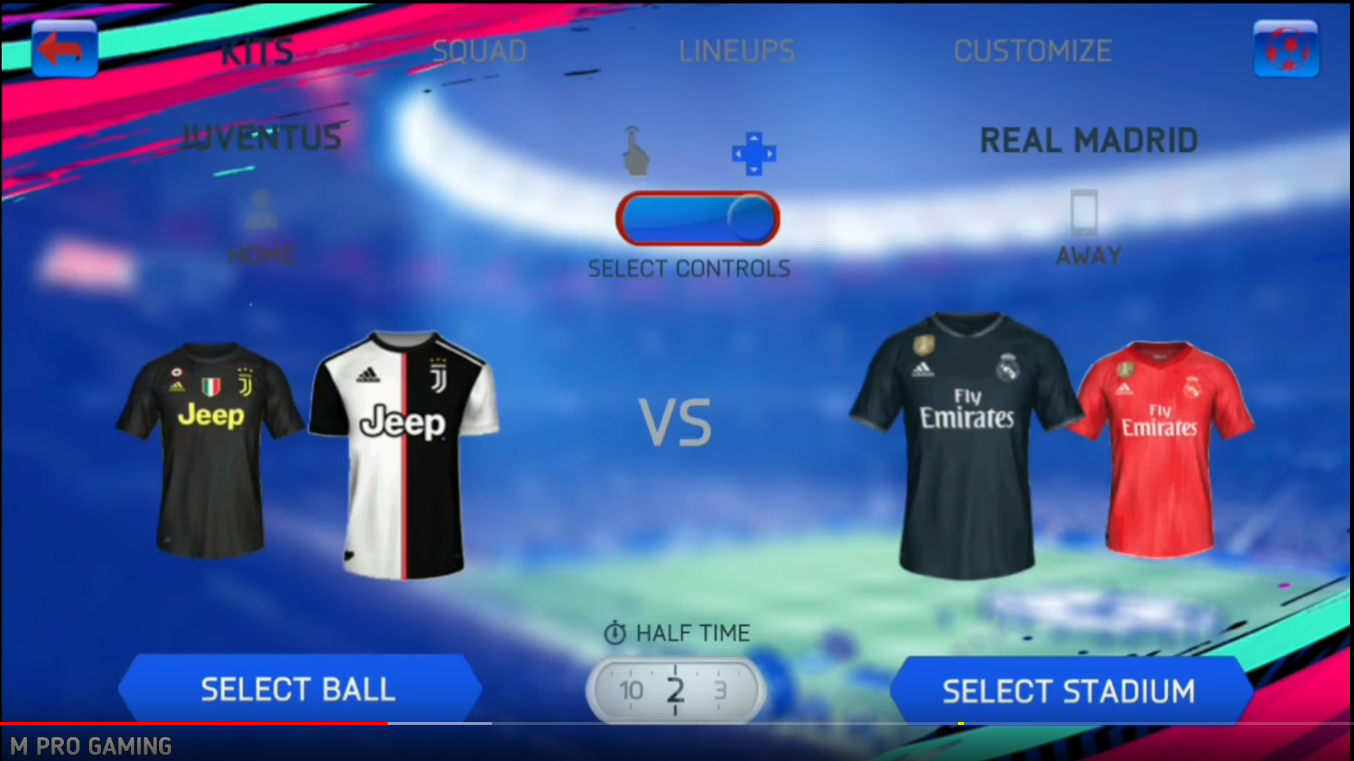Expand the REAL MADRID team name selector

click(1088, 140)
